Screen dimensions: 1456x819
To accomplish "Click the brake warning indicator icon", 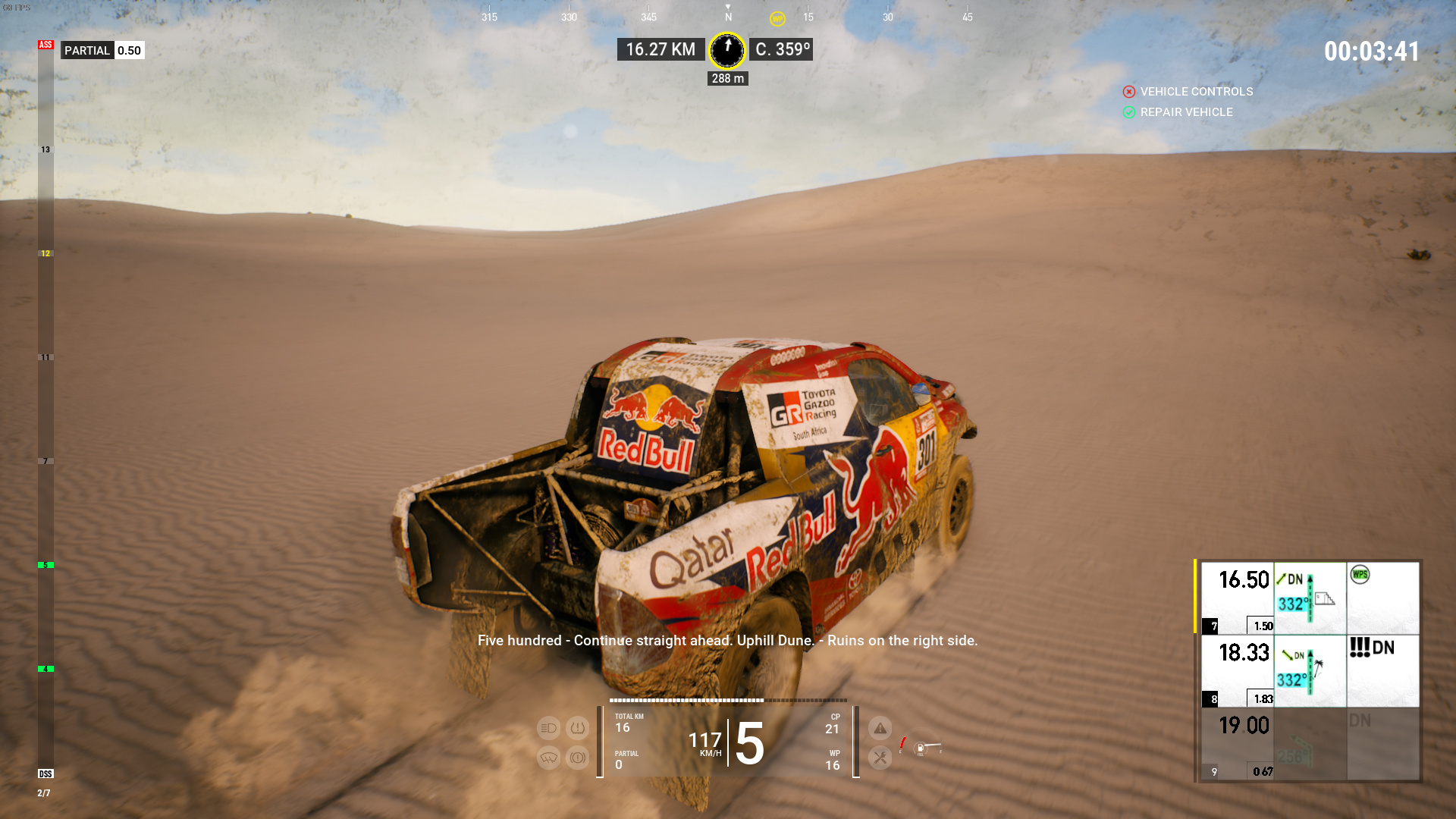I will (578, 758).
